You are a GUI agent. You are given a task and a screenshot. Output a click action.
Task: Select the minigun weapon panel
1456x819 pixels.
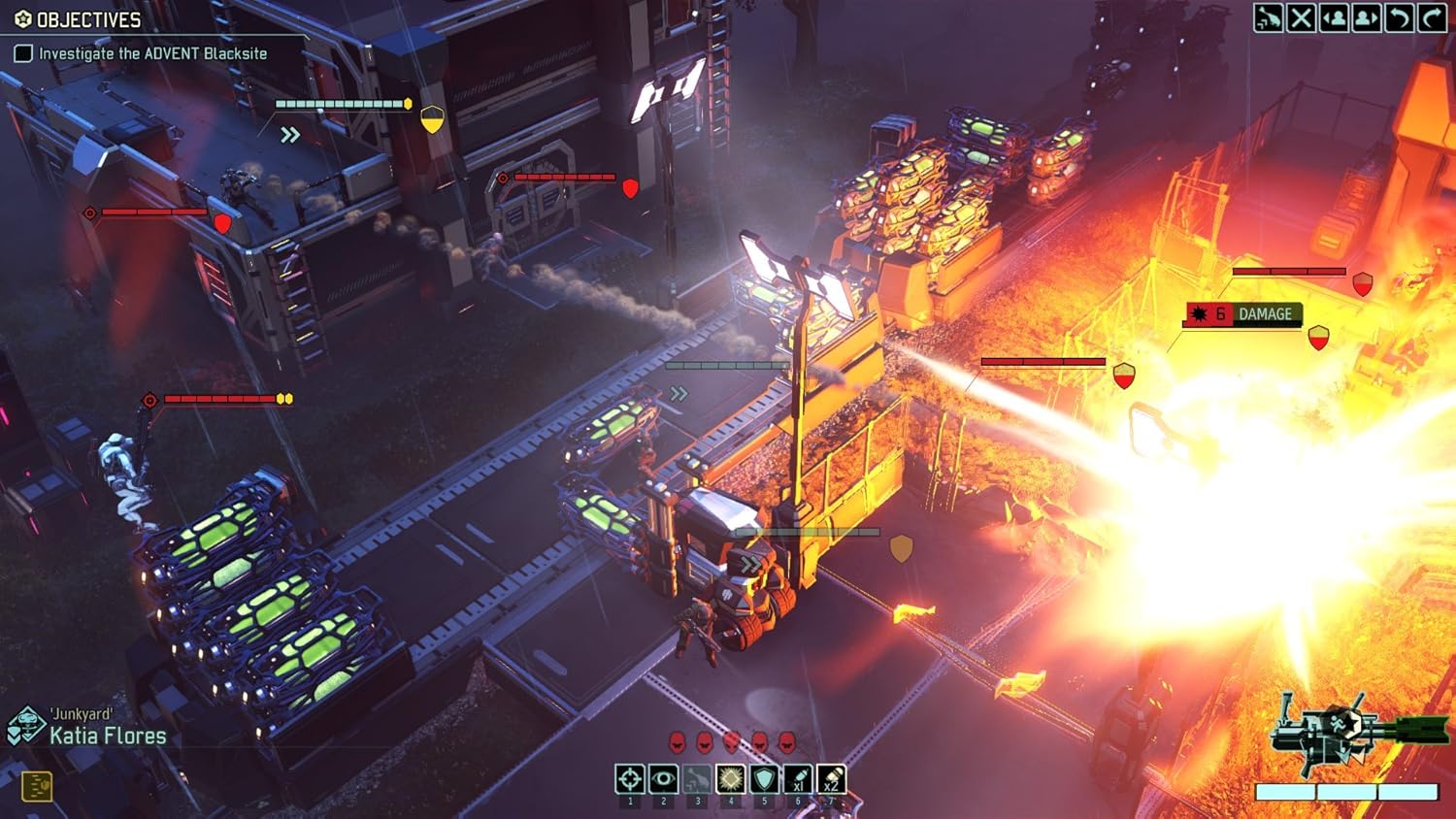coord(1349,737)
